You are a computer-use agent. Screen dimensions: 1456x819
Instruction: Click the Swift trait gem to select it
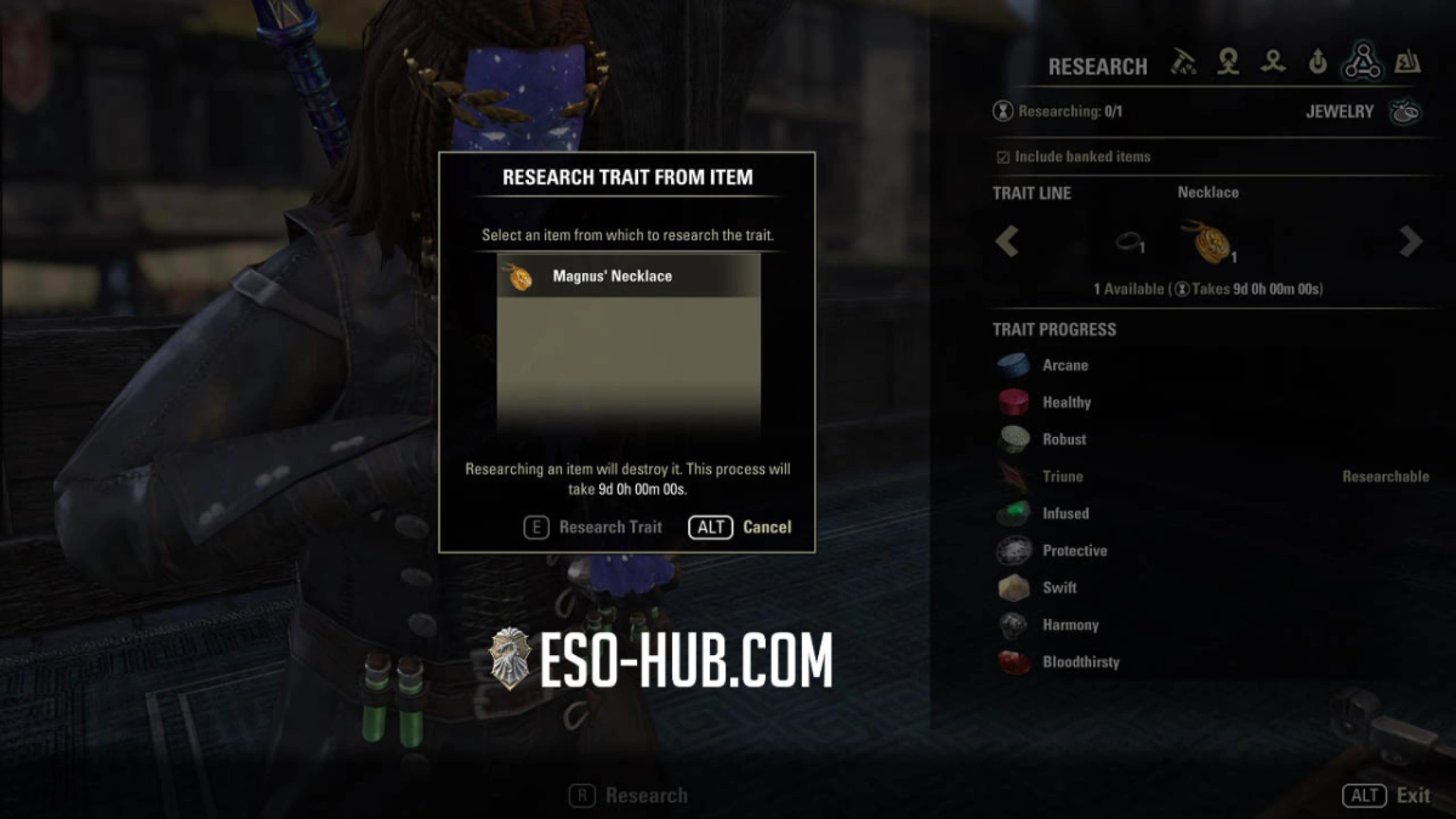[x=1013, y=588]
